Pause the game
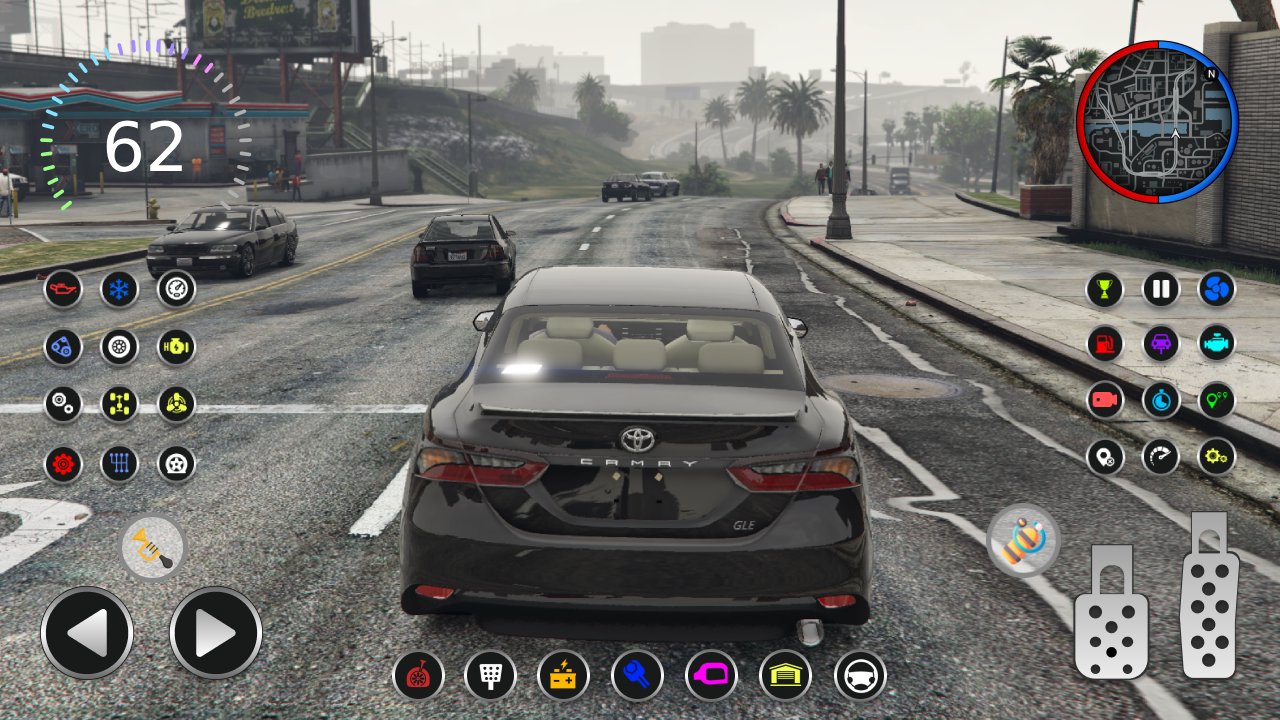The height and width of the screenshot is (720, 1280). [1161, 289]
